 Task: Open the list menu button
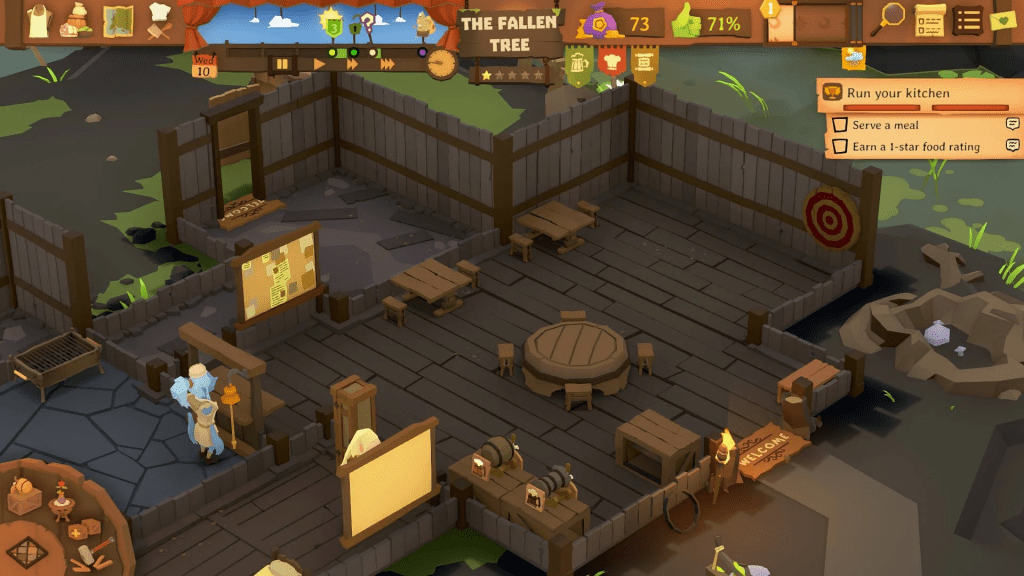967,19
